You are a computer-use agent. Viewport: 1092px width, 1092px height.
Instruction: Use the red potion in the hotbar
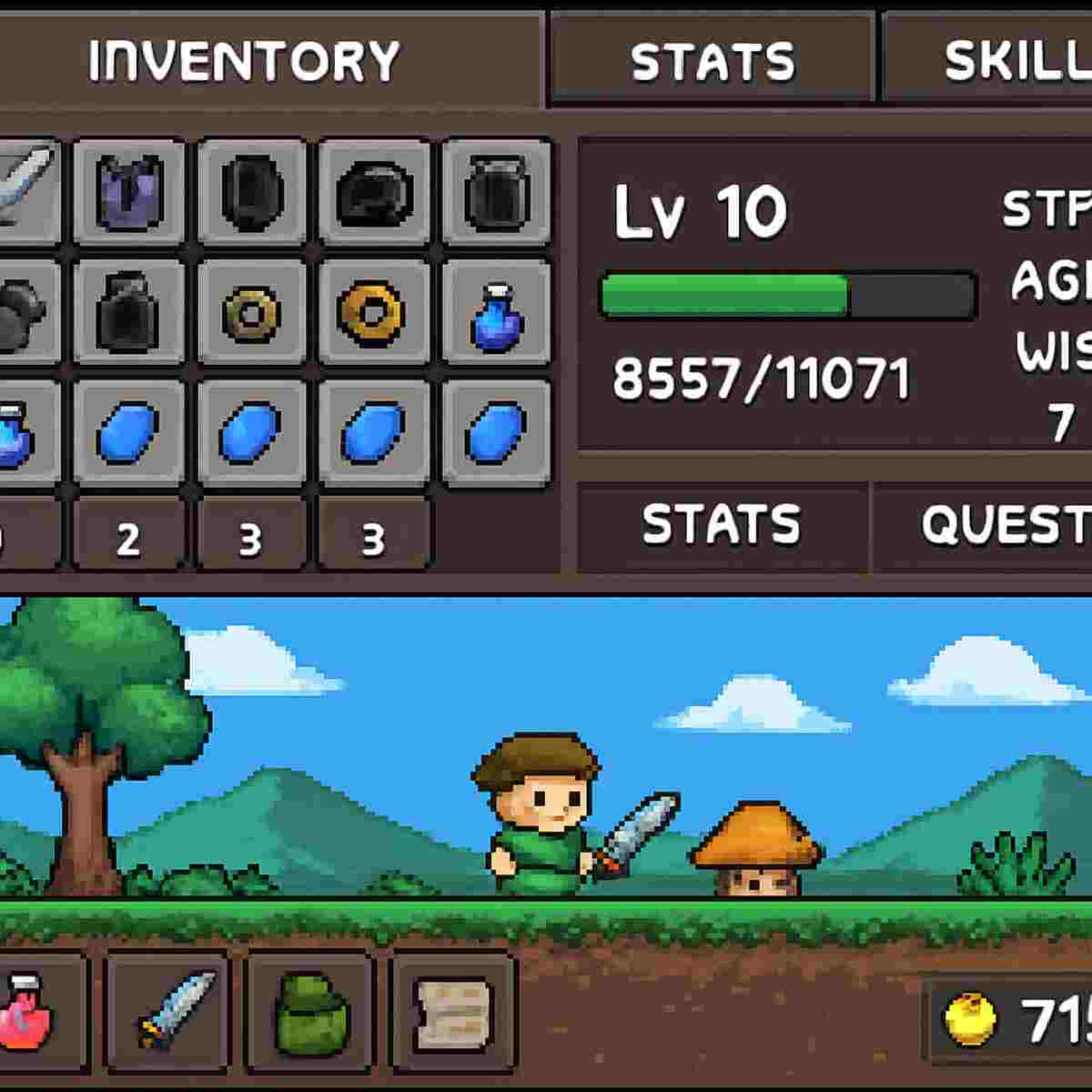(x=27, y=1012)
